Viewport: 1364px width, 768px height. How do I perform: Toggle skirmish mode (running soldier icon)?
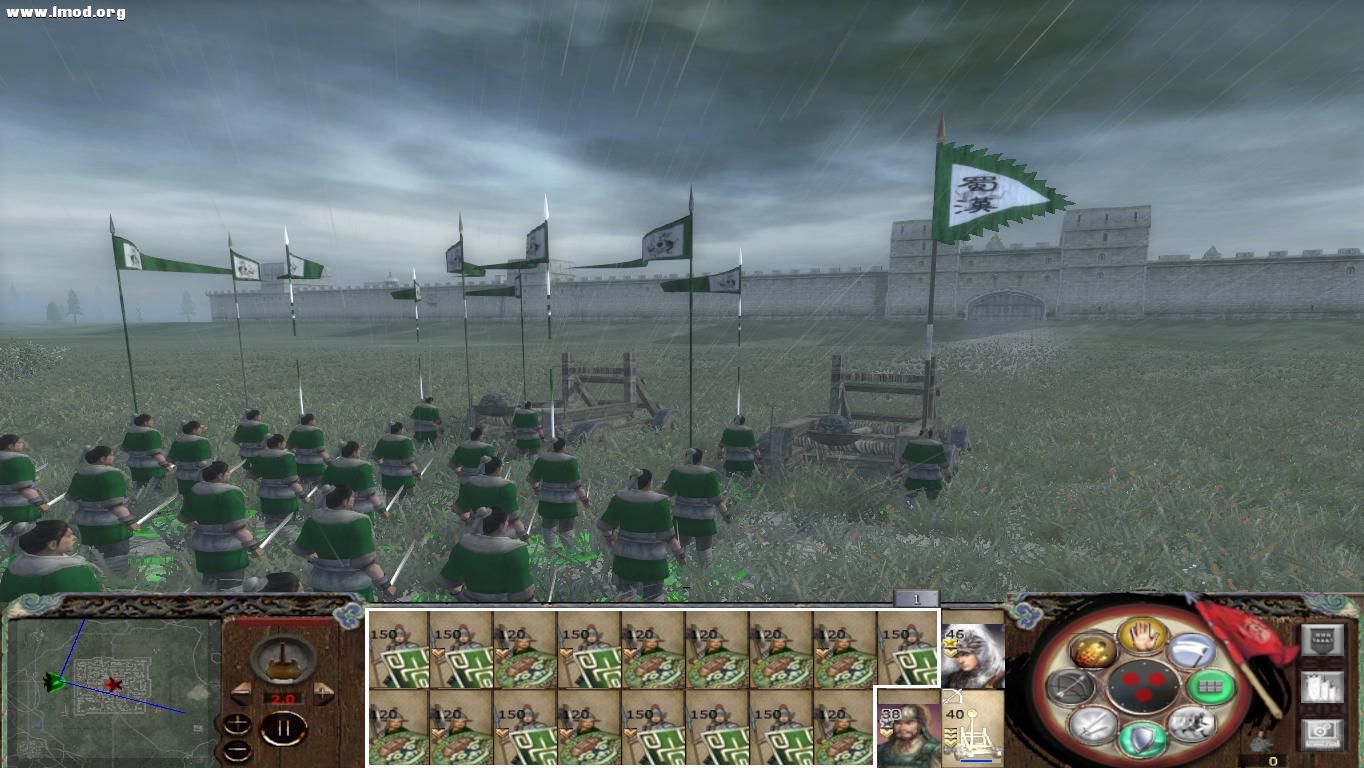(x=1194, y=724)
